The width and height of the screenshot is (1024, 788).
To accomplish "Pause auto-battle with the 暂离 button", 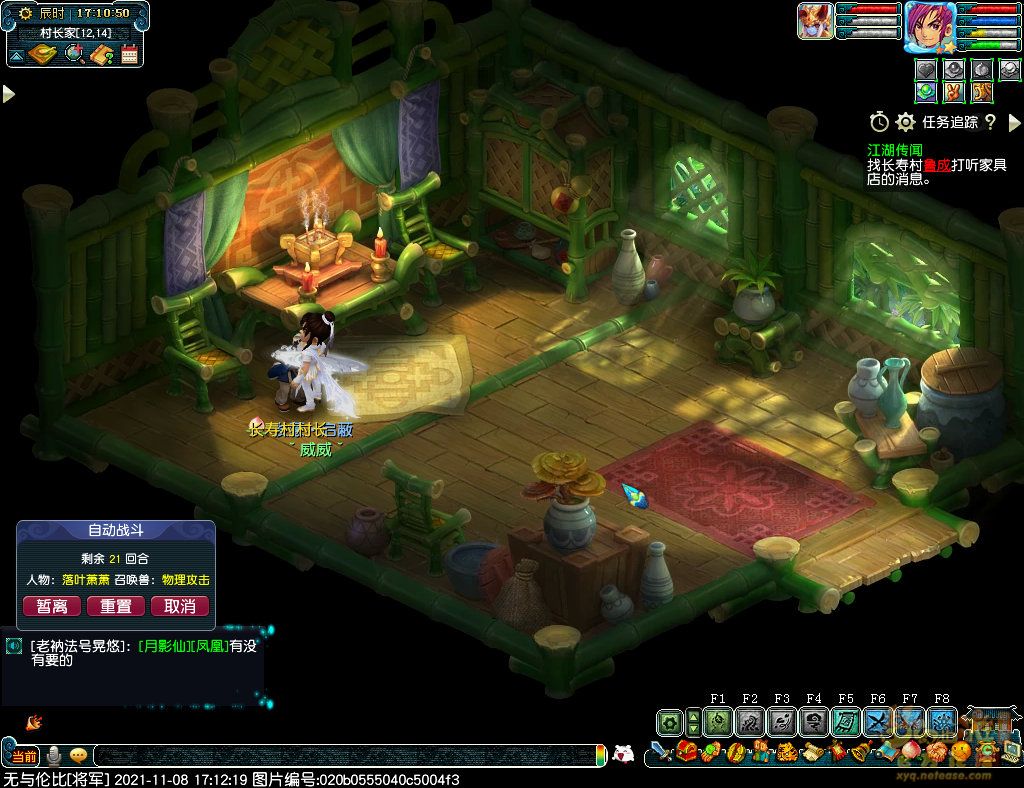I will coord(52,606).
